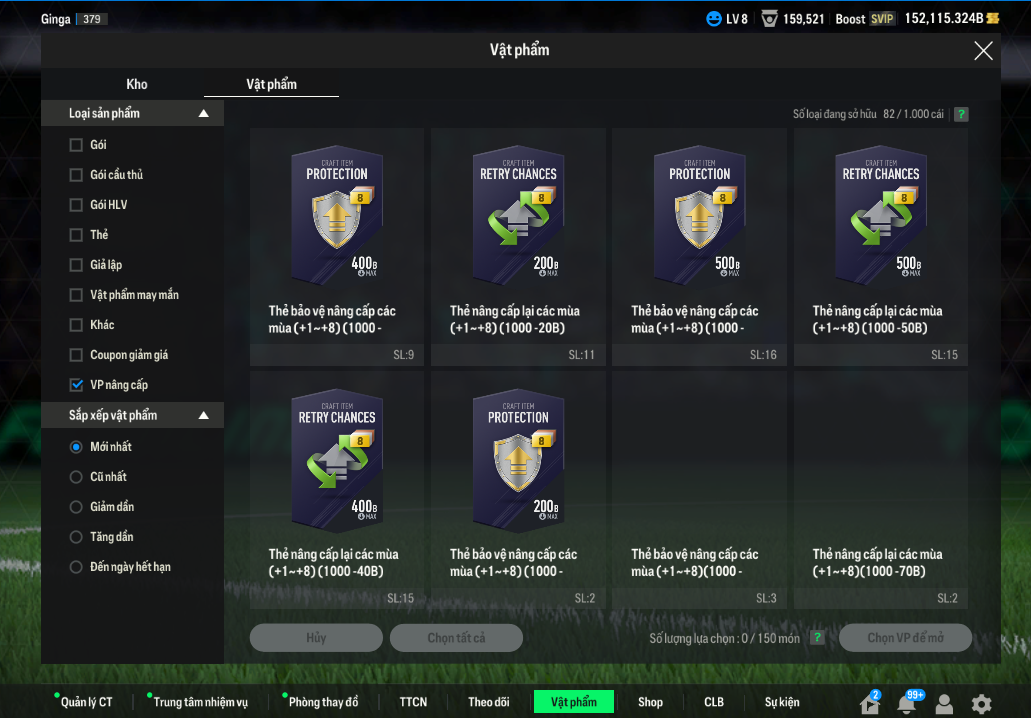Choose the Giảm dần sort option
The height and width of the screenshot is (718, 1031).
click(76, 507)
